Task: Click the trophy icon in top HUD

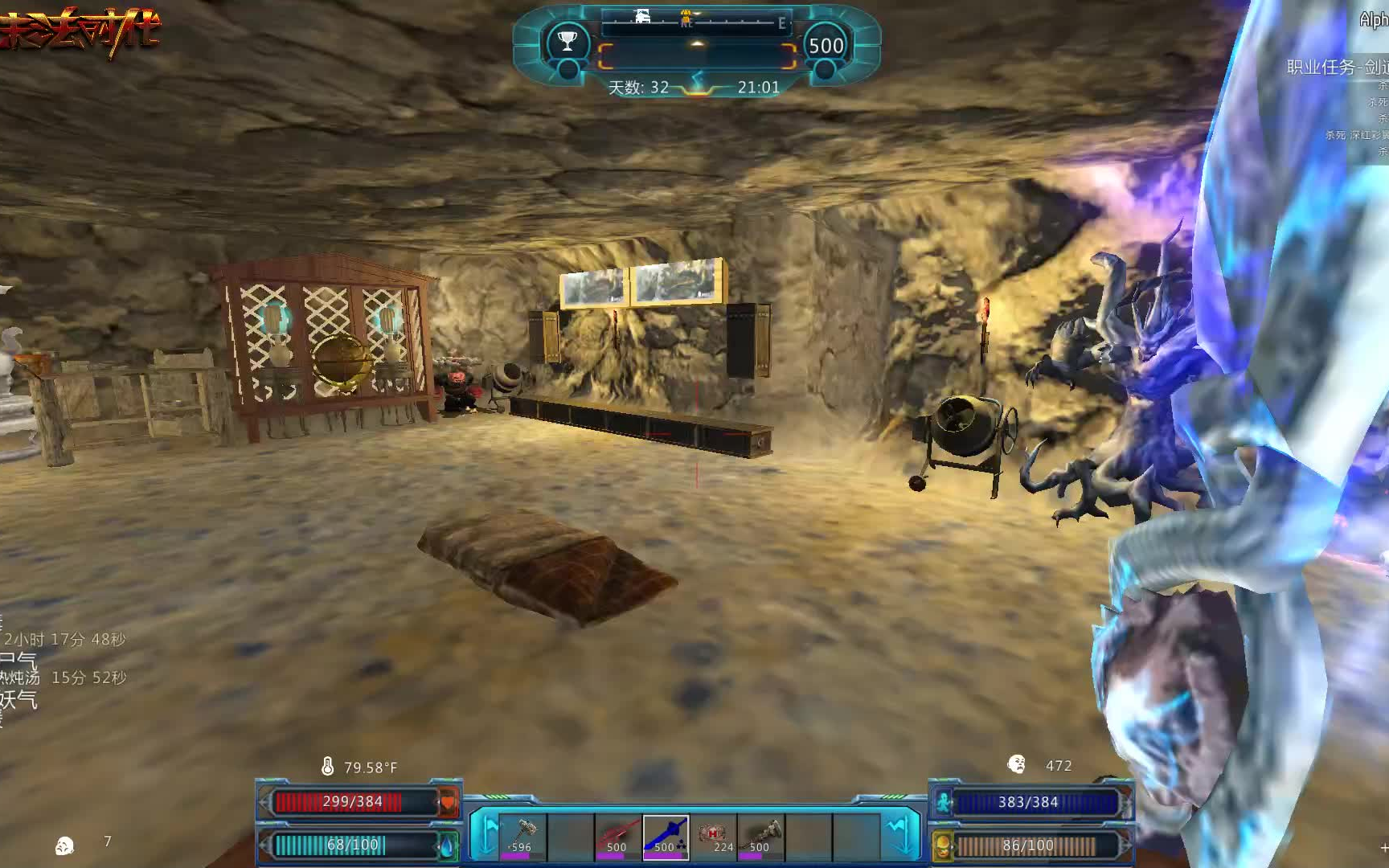Action: pos(567,42)
